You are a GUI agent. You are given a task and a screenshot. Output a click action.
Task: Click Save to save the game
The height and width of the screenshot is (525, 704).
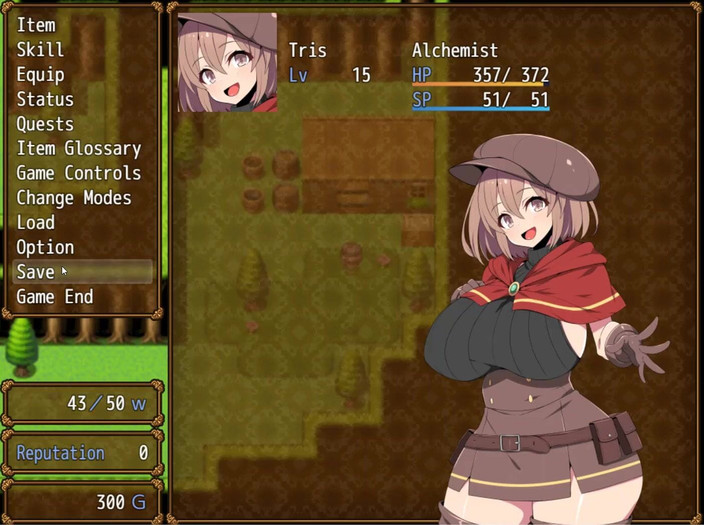pyautogui.click(x=36, y=272)
